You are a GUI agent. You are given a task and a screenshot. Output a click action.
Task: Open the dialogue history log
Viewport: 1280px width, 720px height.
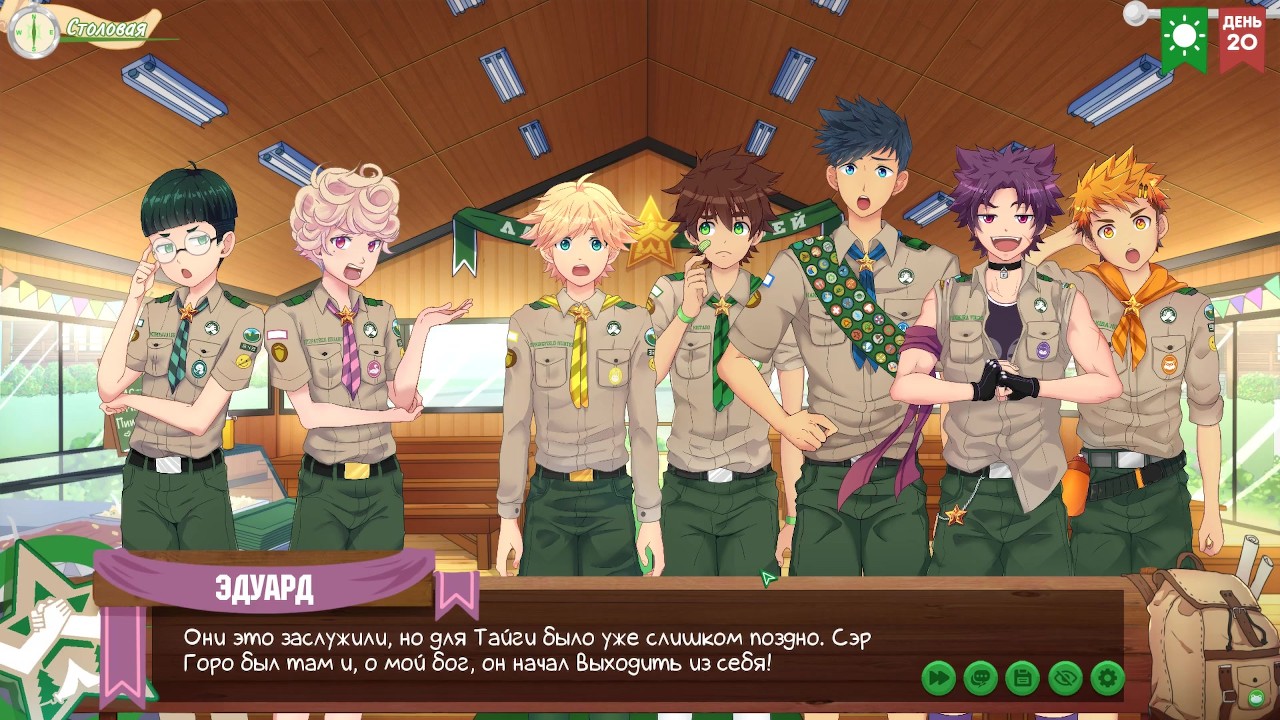pyautogui.click(x=981, y=679)
